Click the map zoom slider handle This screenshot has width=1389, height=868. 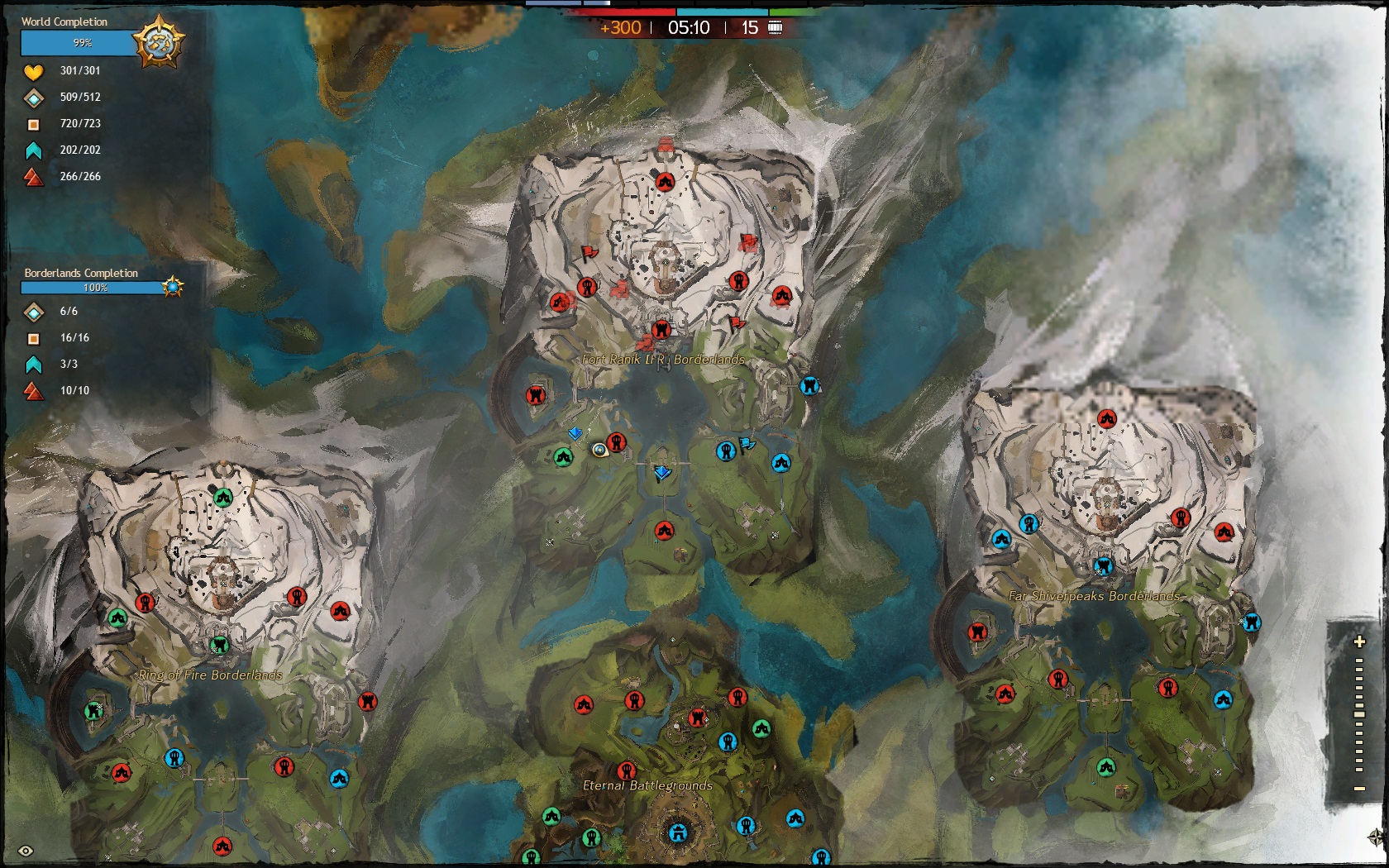(1358, 714)
